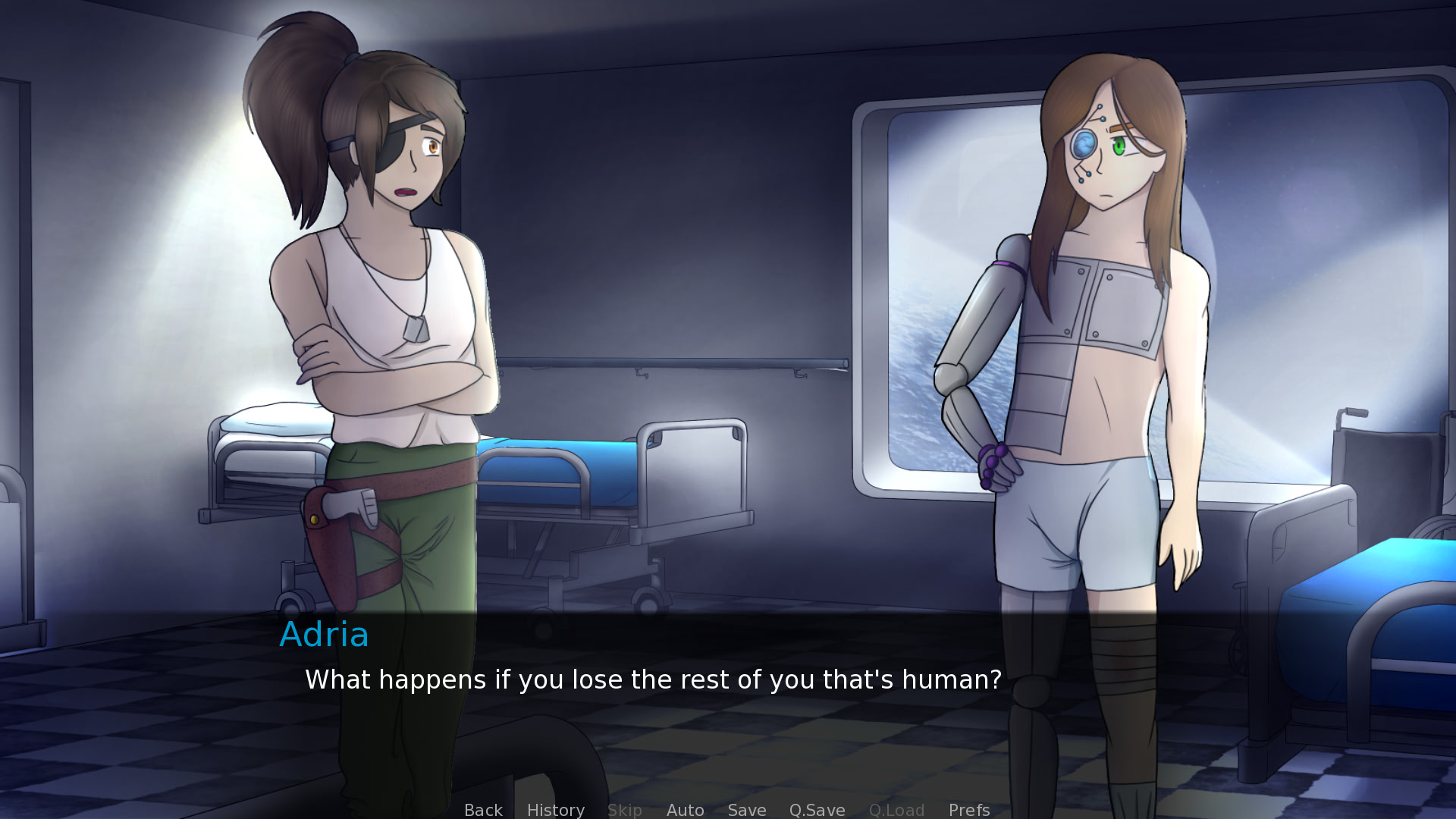The width and height of the screenshot is (1456, 819).
Task: Enable Auto advance mode
Action: (x=685, y=809)
